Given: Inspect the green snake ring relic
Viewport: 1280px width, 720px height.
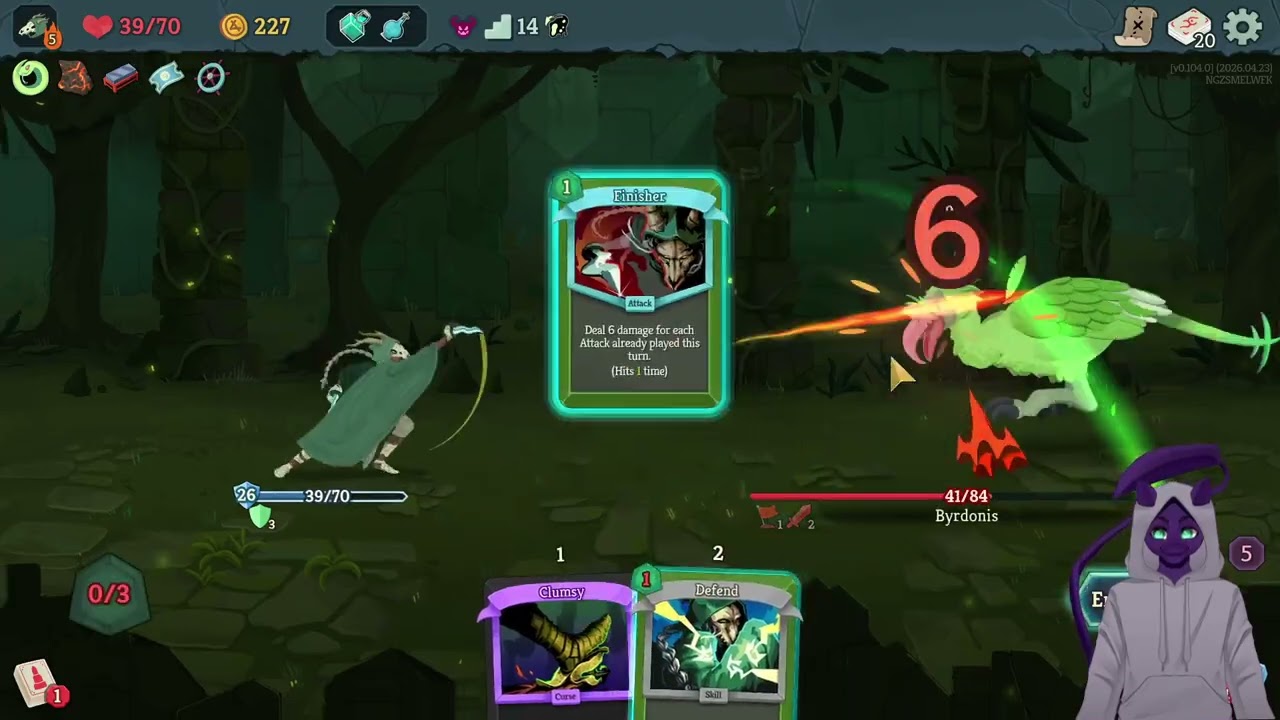Looking at the screenshot, I should click(x=30, y=78).
